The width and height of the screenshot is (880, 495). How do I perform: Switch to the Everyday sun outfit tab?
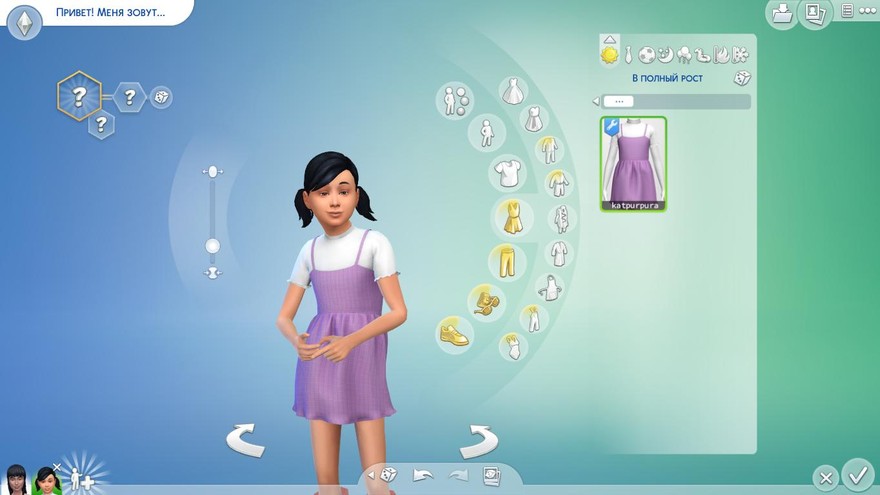[609, 53]
